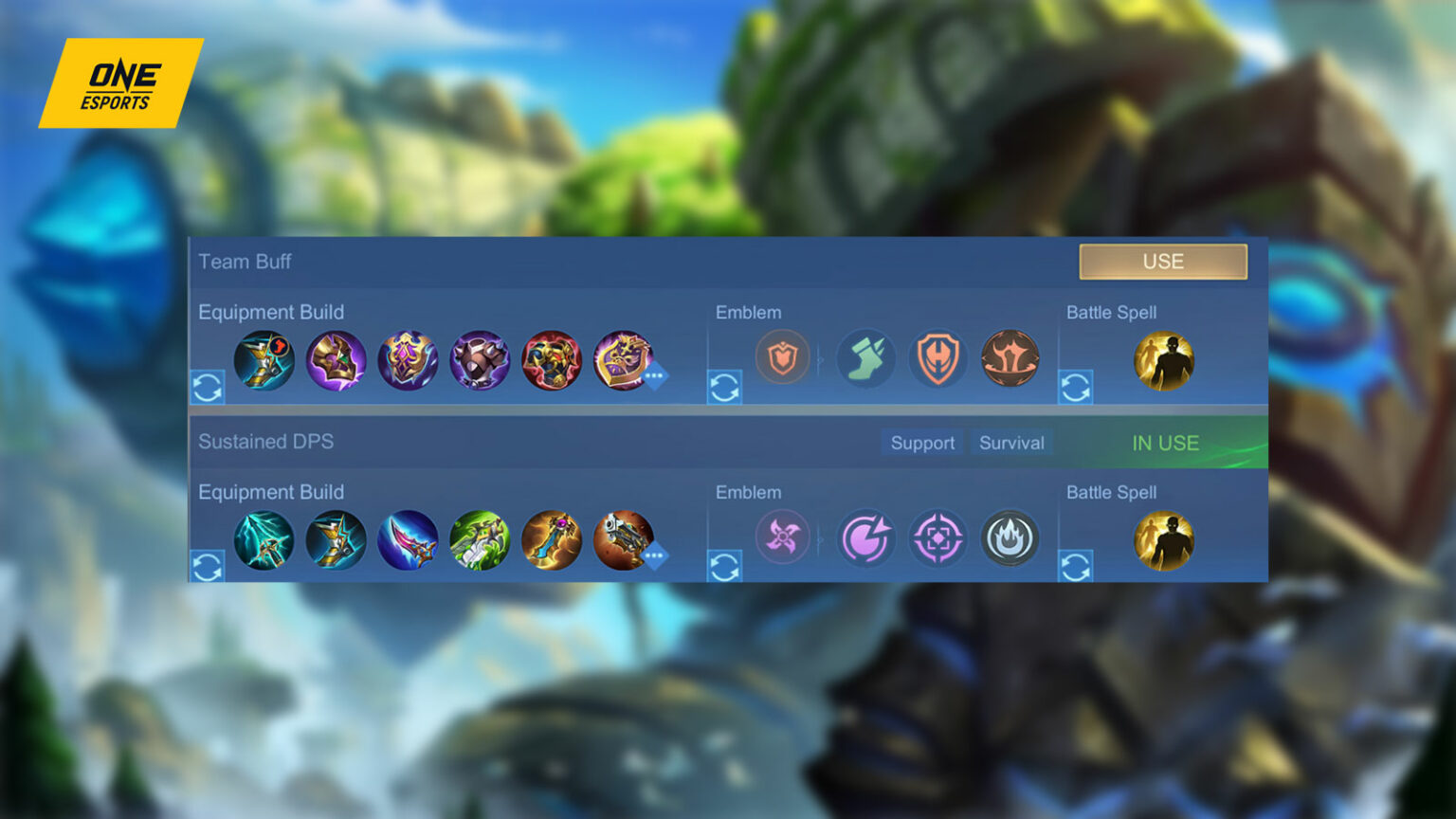Screen dimensions: 1456x819
Task: Expand hidden items in the Sustained DPS build
Action: tap(653, 558)
